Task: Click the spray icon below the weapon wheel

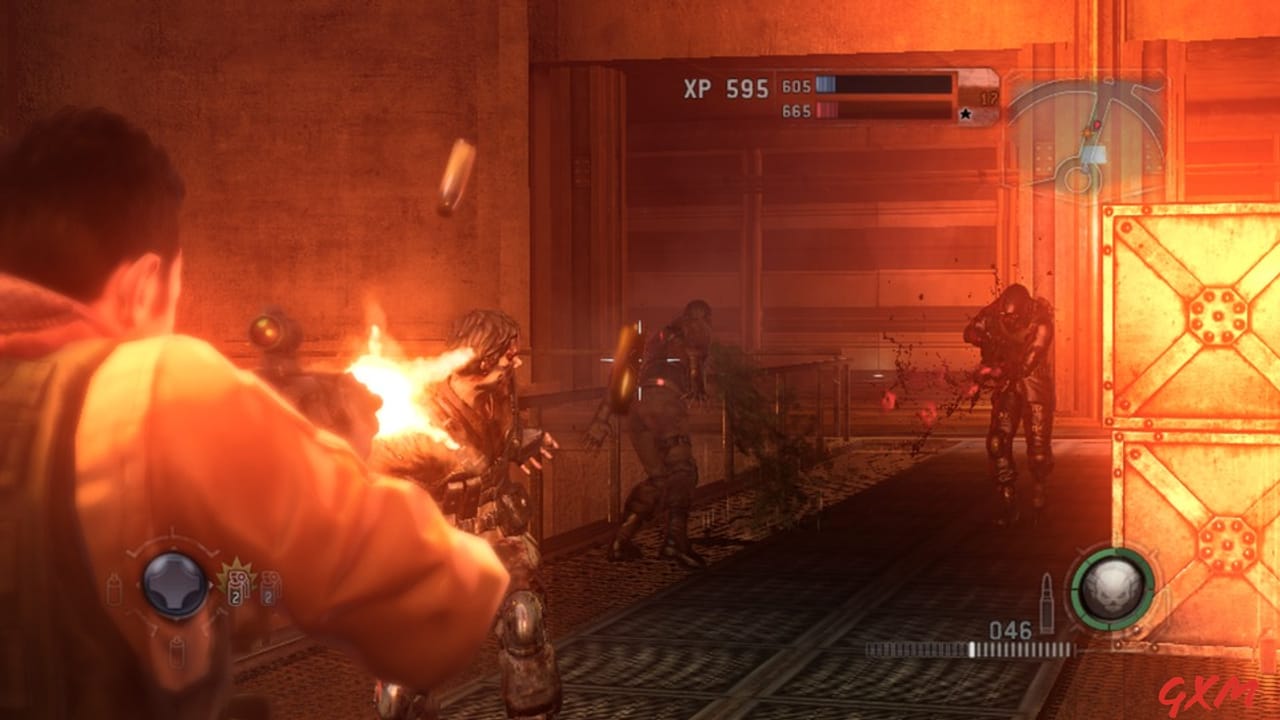Action: point(177,651)
